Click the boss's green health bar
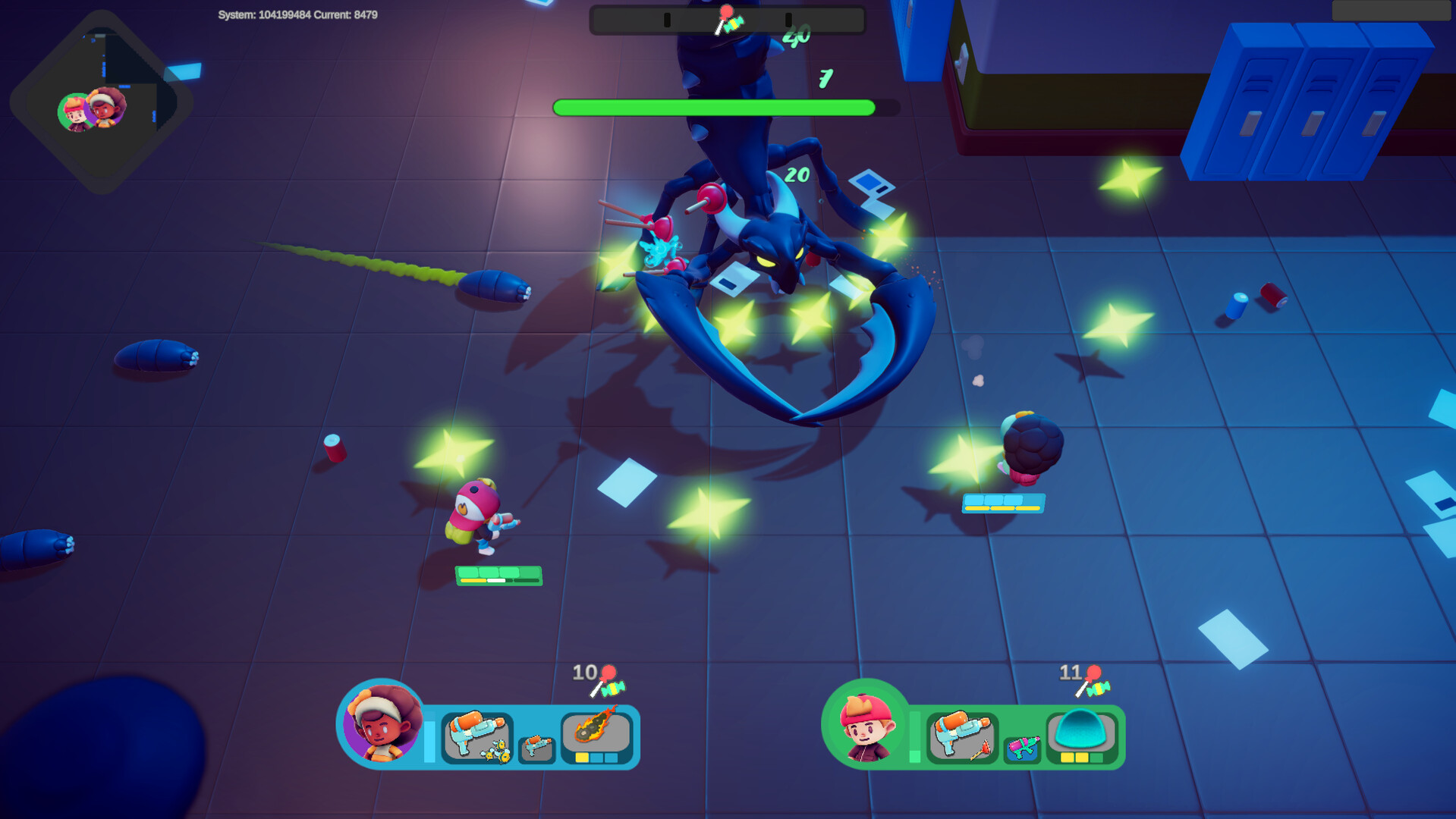This screenshot has height=819, width=1456. pos(713,107)
